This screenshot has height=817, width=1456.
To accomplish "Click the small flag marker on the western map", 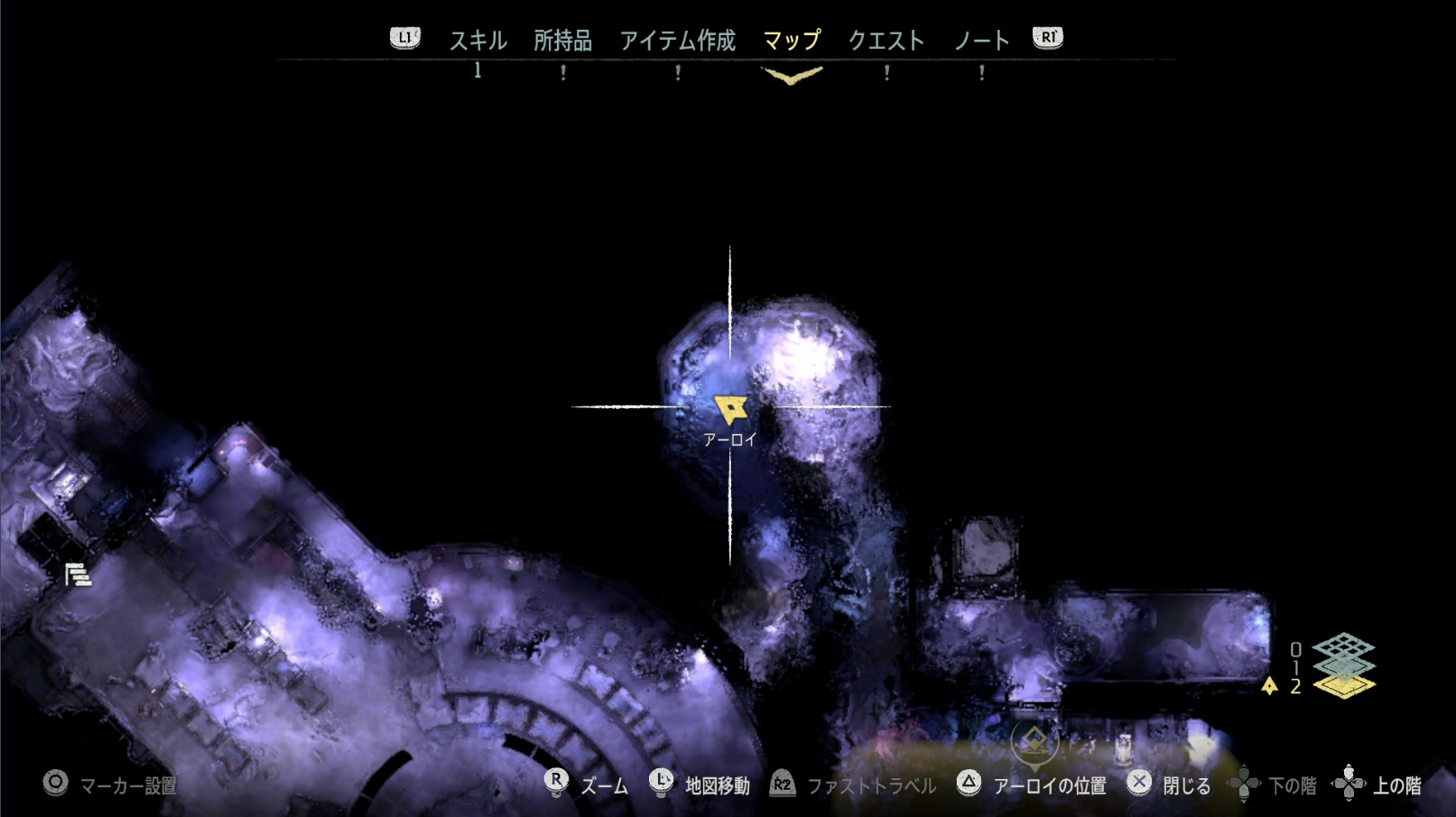I will point(78,572).
